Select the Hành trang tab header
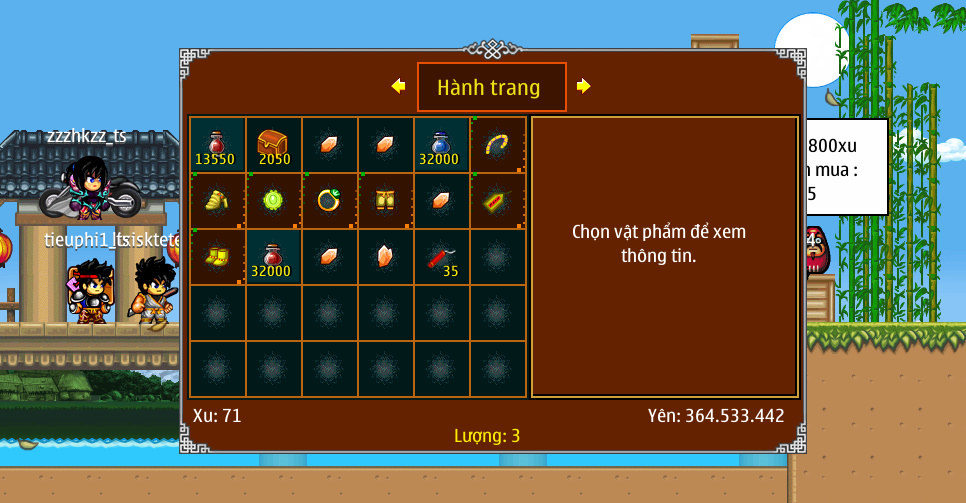Viewport: 966px width, 503px height. pos(491,87)
